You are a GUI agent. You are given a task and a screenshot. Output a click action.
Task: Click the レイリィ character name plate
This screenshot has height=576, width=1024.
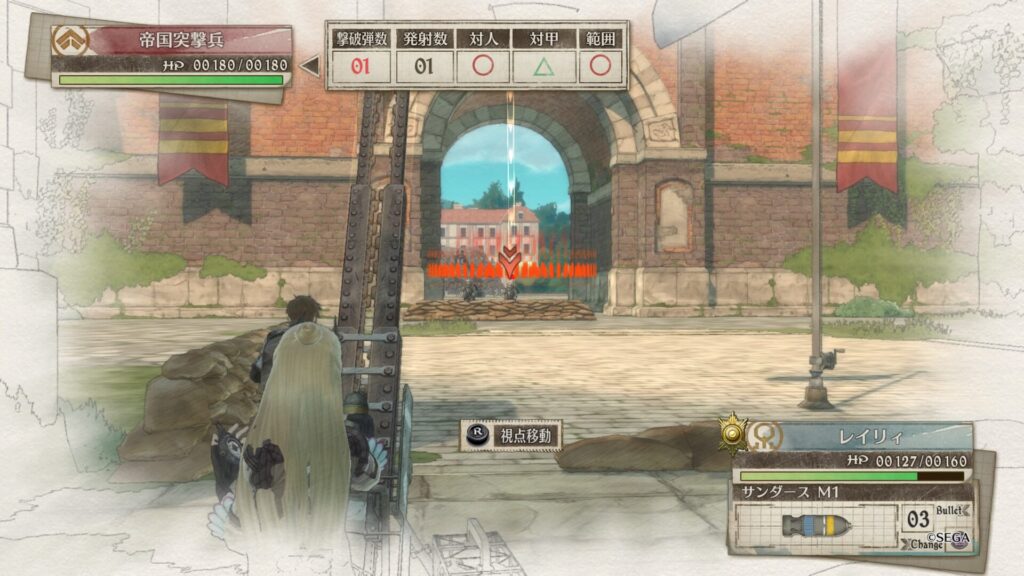[872, 436]
